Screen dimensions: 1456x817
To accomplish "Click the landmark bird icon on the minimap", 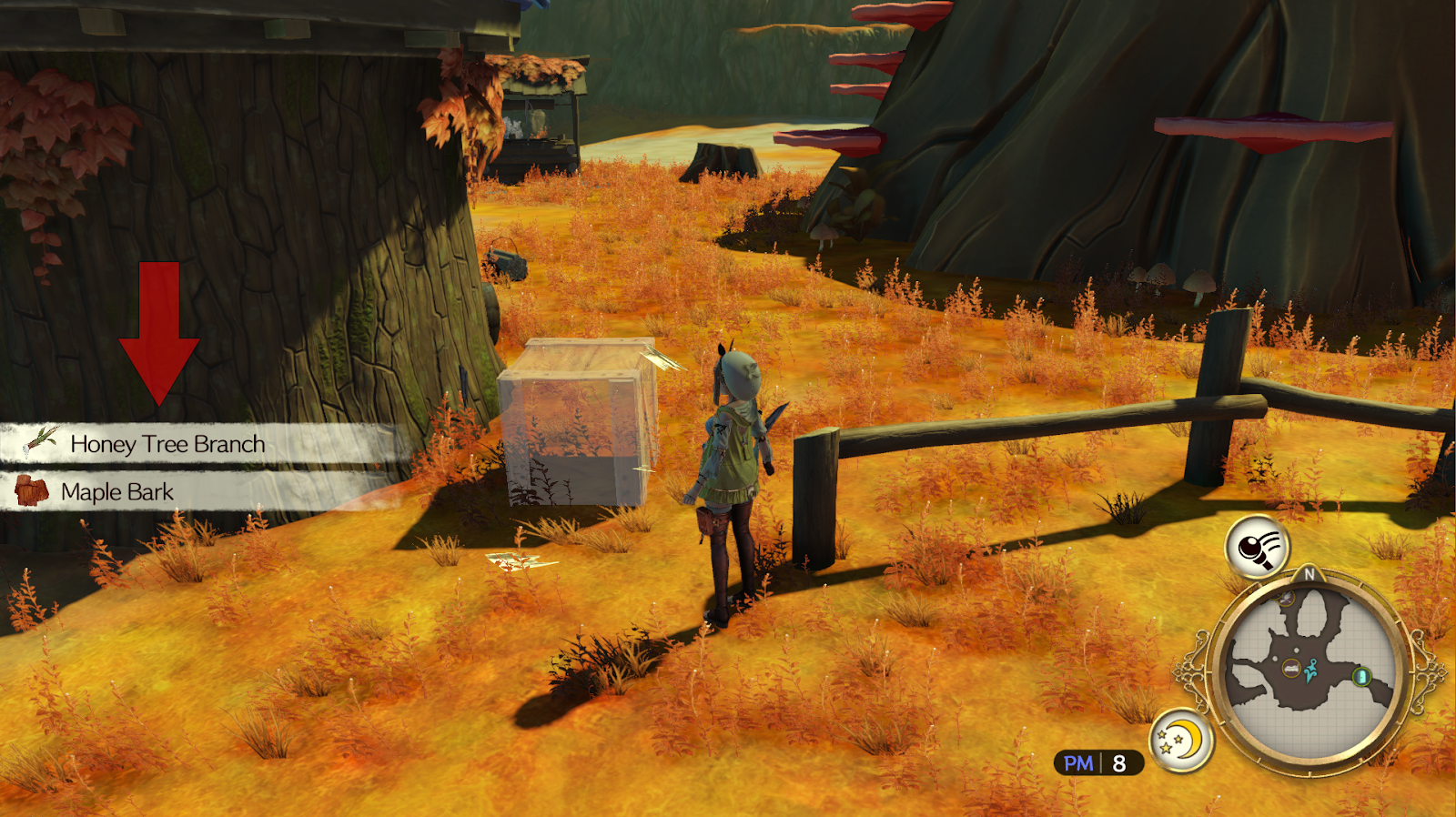I will pyautogui.click(x=1285, y=598).
